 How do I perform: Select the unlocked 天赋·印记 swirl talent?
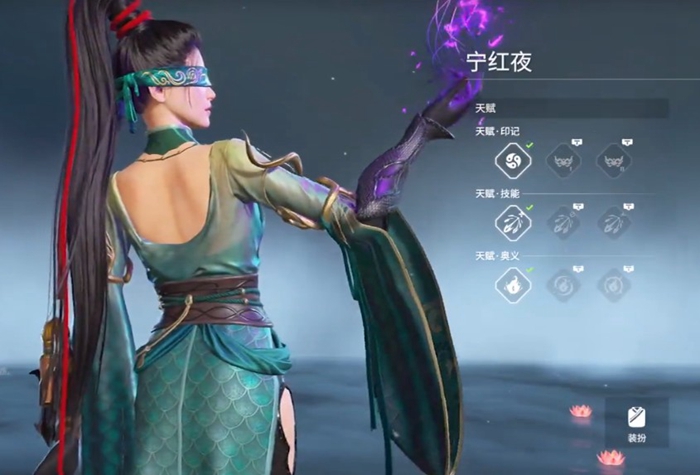point(513,161)
